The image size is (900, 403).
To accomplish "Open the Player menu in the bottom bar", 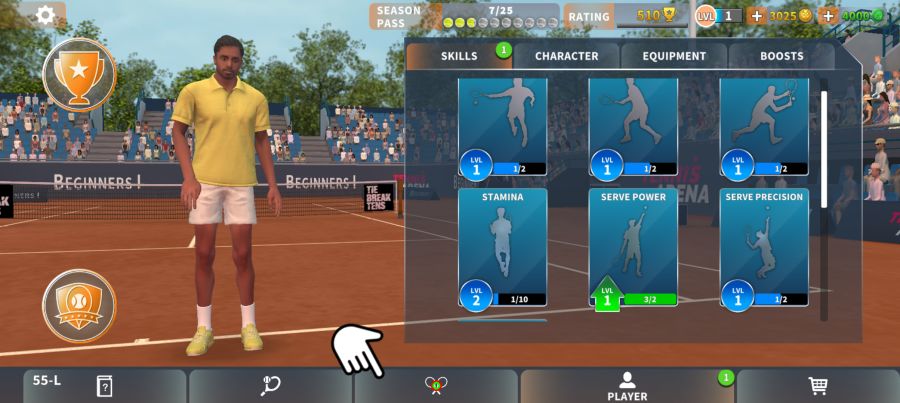I will (x=627, y=386).
